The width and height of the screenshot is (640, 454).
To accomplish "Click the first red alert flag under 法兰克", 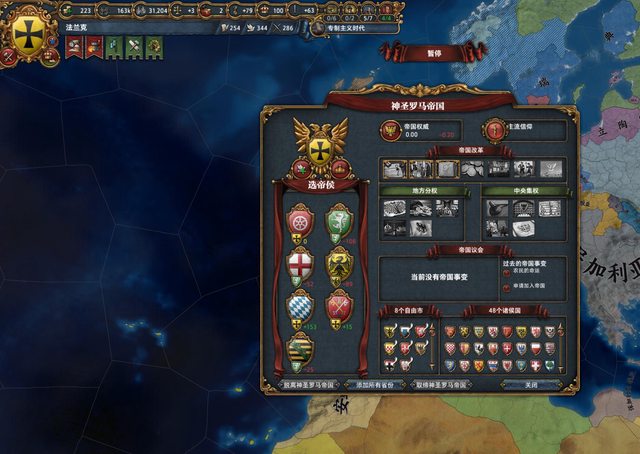I will (x=71, y=45).
